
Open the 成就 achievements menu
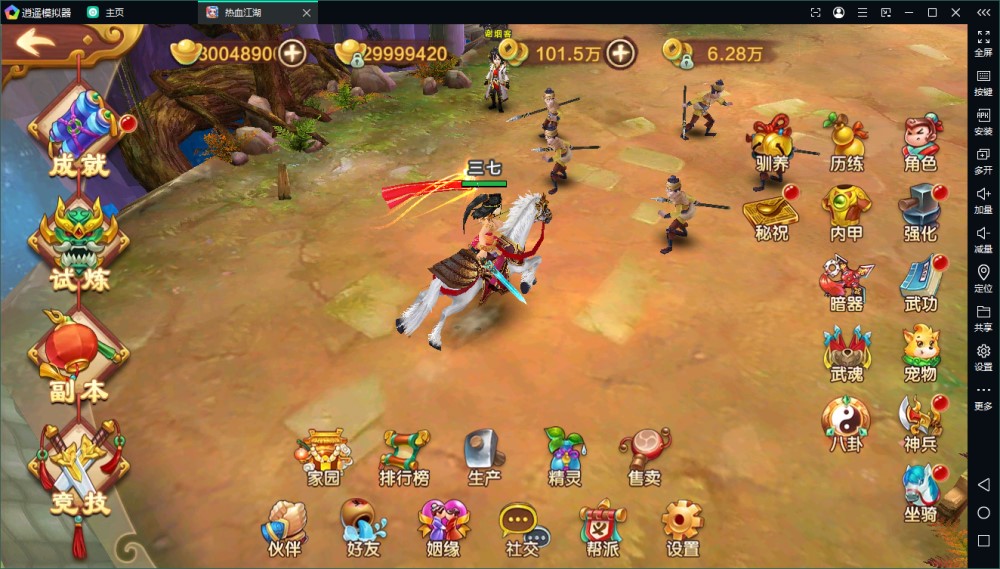(x=79, y=136)
